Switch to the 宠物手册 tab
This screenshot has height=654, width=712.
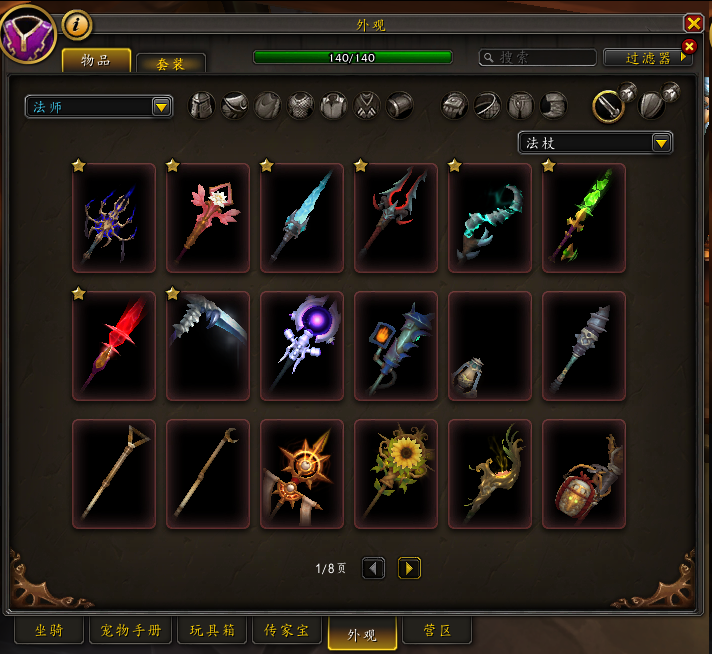tap(131, 631)
